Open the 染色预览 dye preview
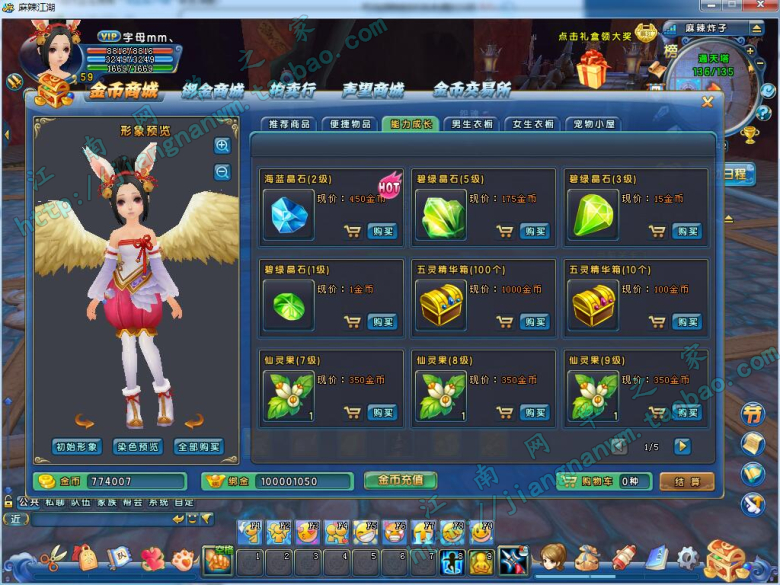The image size is (780, 585). [138, 446]
